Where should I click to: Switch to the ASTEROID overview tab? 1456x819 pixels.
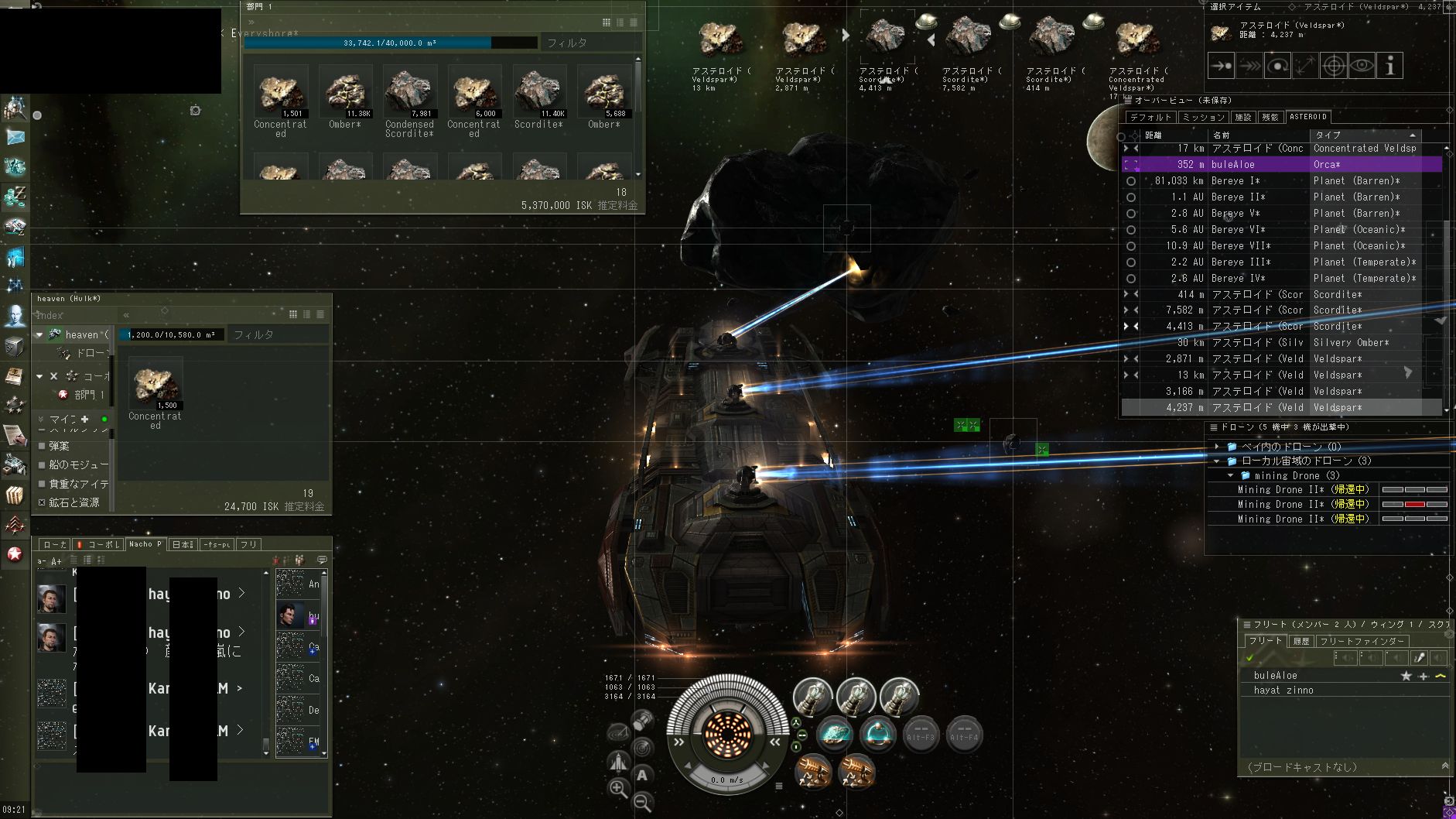1308,117
